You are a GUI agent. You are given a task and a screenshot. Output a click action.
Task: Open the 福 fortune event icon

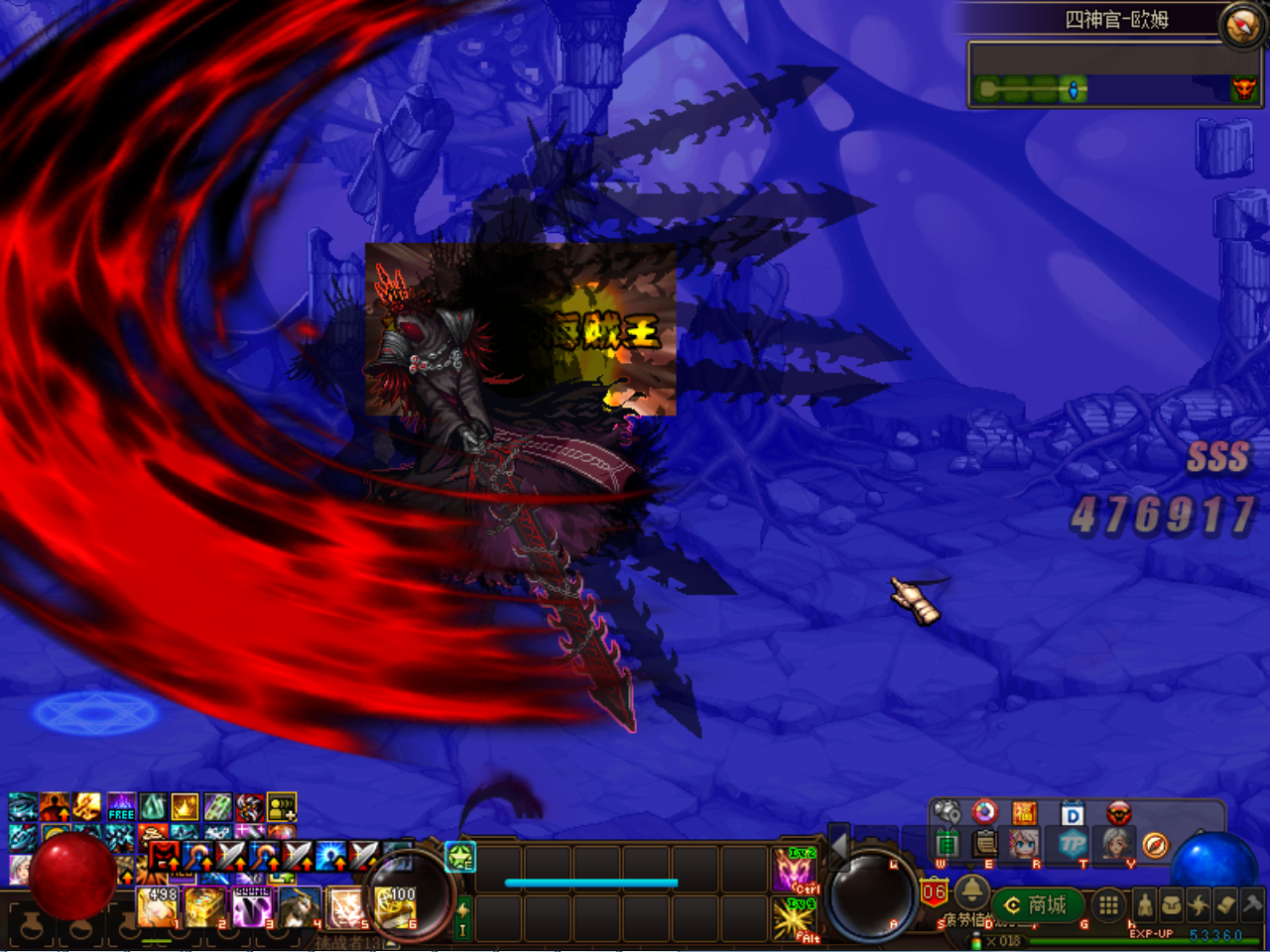coord(1024,812)
